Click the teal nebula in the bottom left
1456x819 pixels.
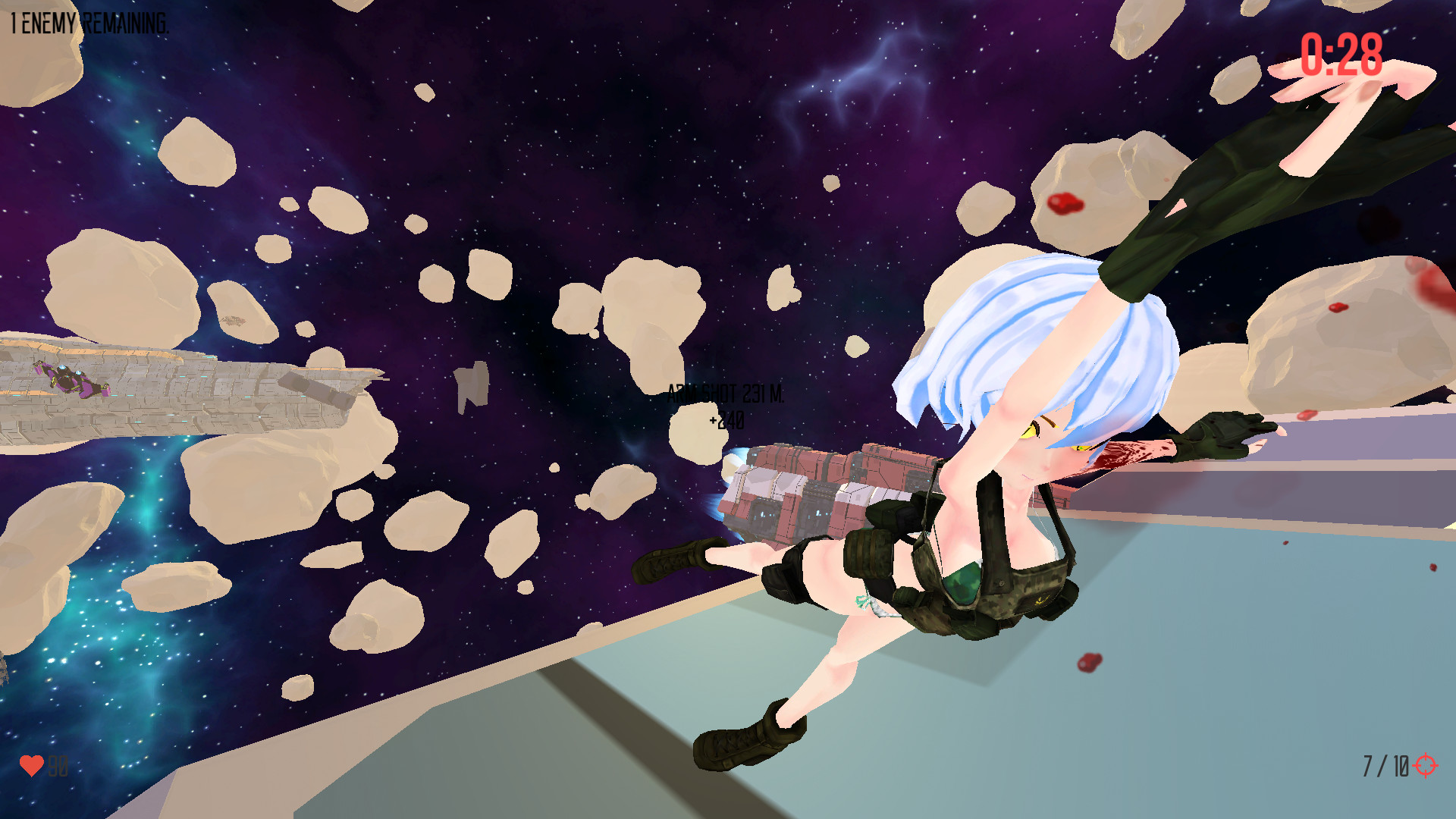114,645
